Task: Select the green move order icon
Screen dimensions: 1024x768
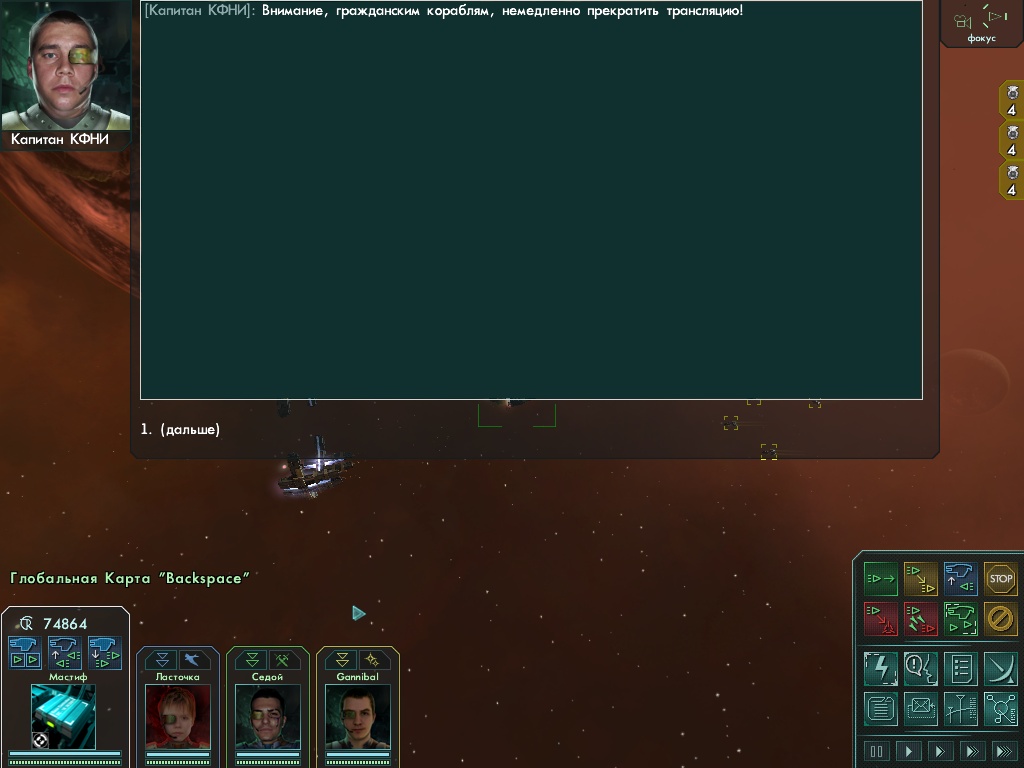Action: [x=881, y=579]
